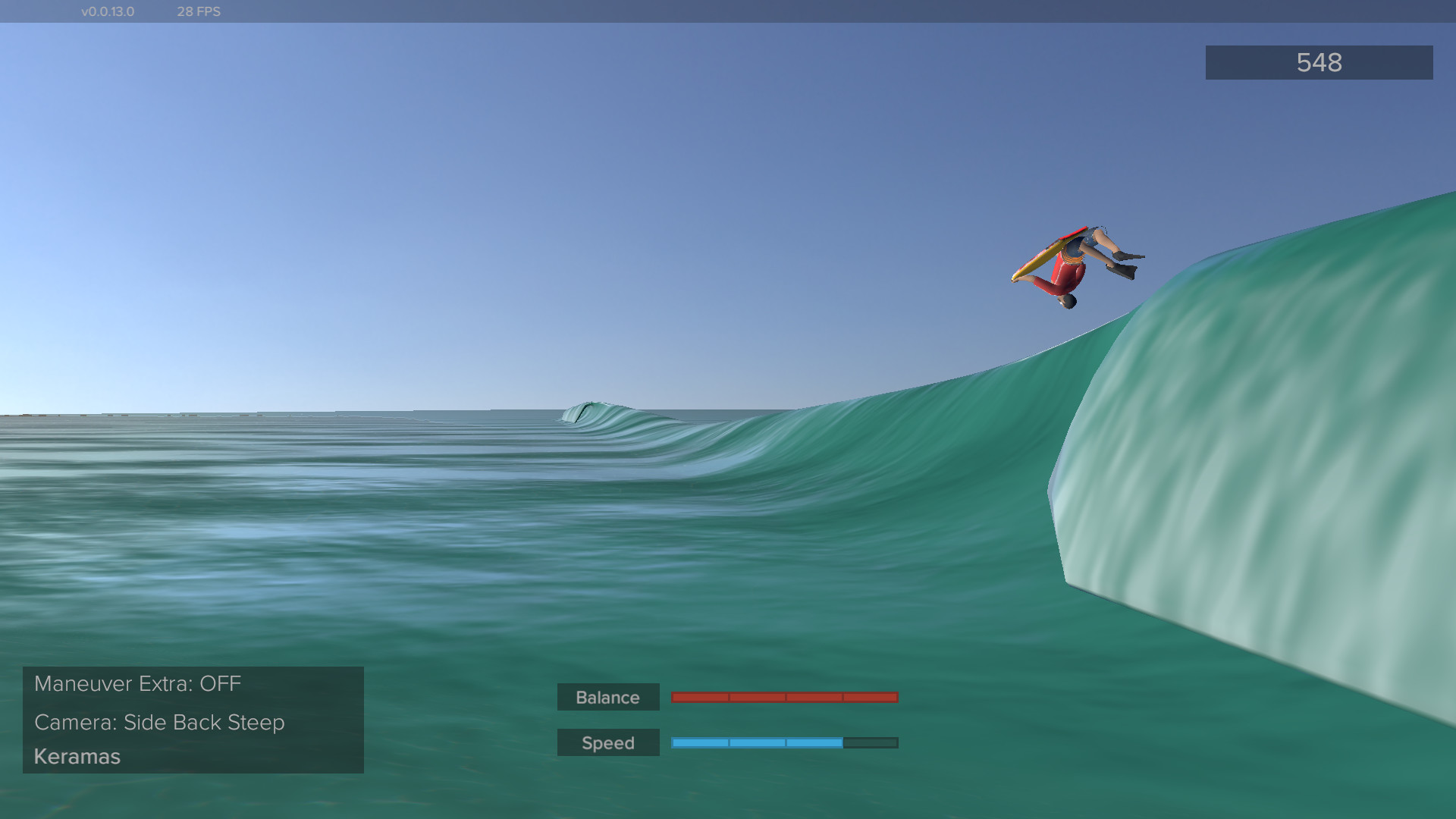Select the Balance label button
Screen dimensions: 1456x819
point(607,697)
